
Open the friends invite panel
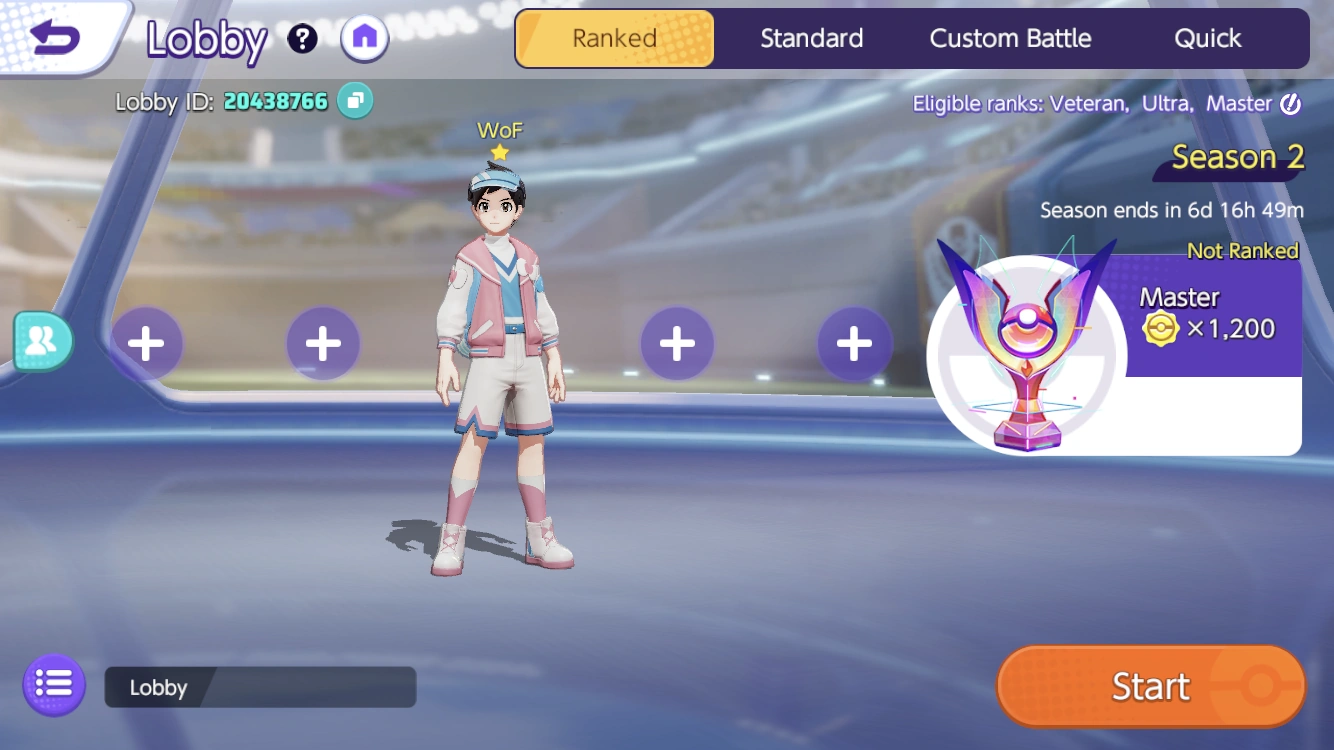(42, 341)
